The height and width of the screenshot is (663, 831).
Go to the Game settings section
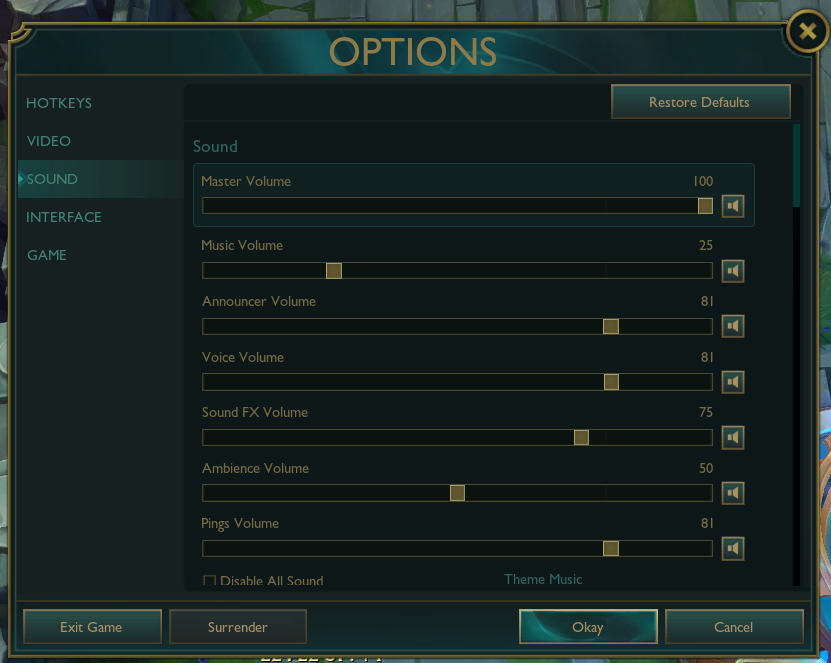47,255
